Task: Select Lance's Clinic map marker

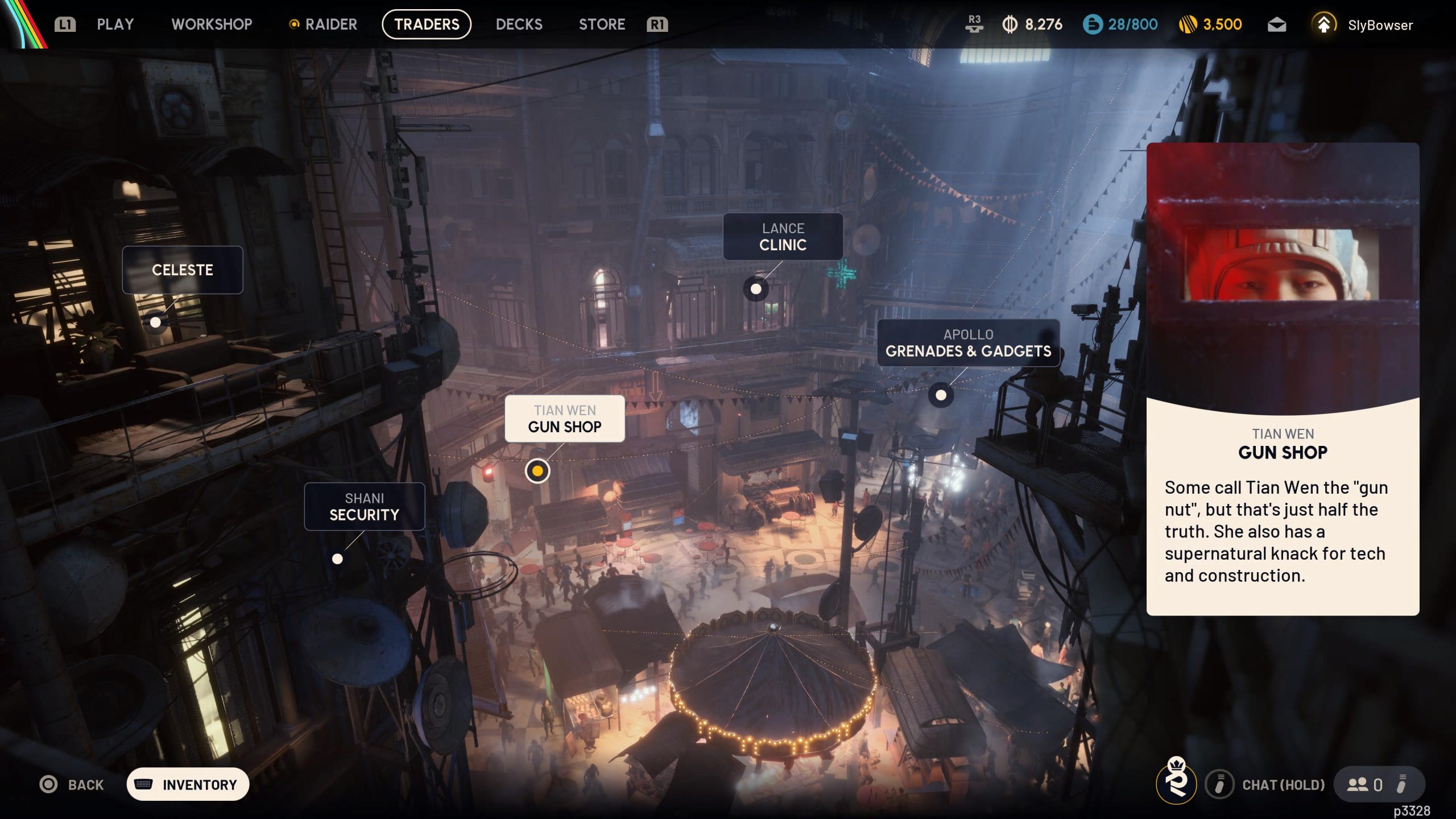Action: pos(755,288)
